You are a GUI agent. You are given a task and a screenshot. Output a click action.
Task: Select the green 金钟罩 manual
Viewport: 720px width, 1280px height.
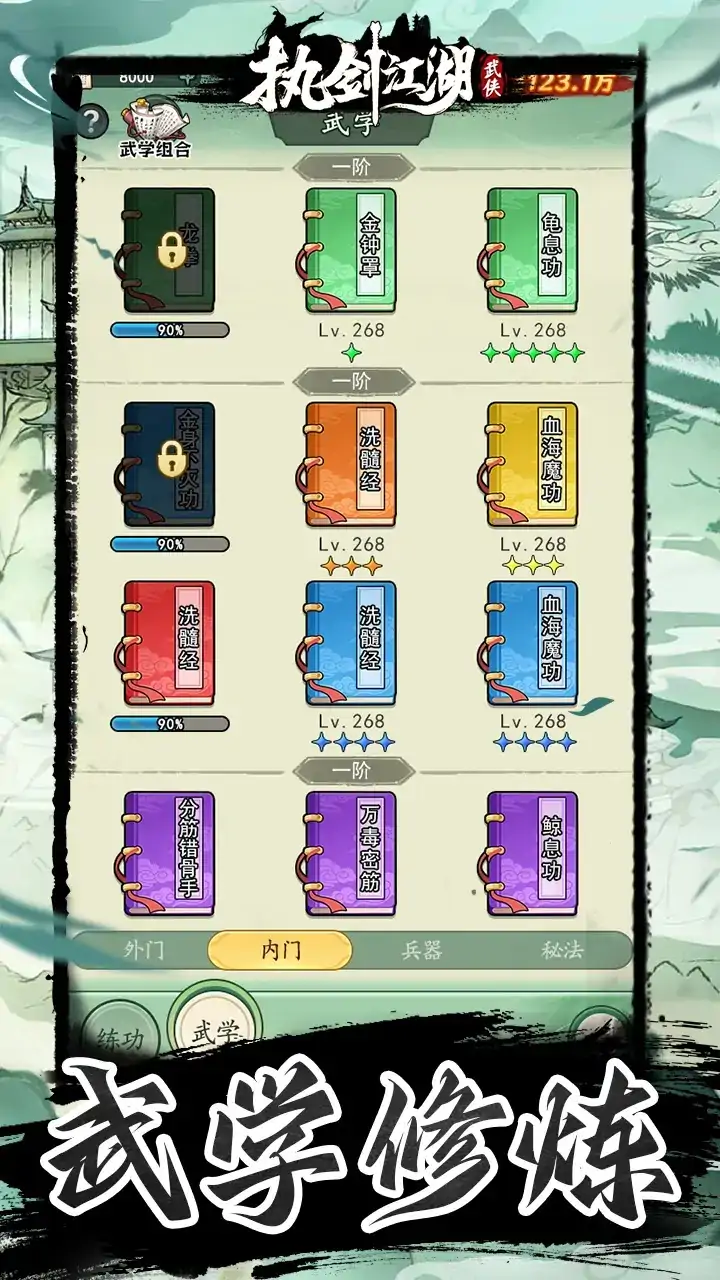coord(350,250)
